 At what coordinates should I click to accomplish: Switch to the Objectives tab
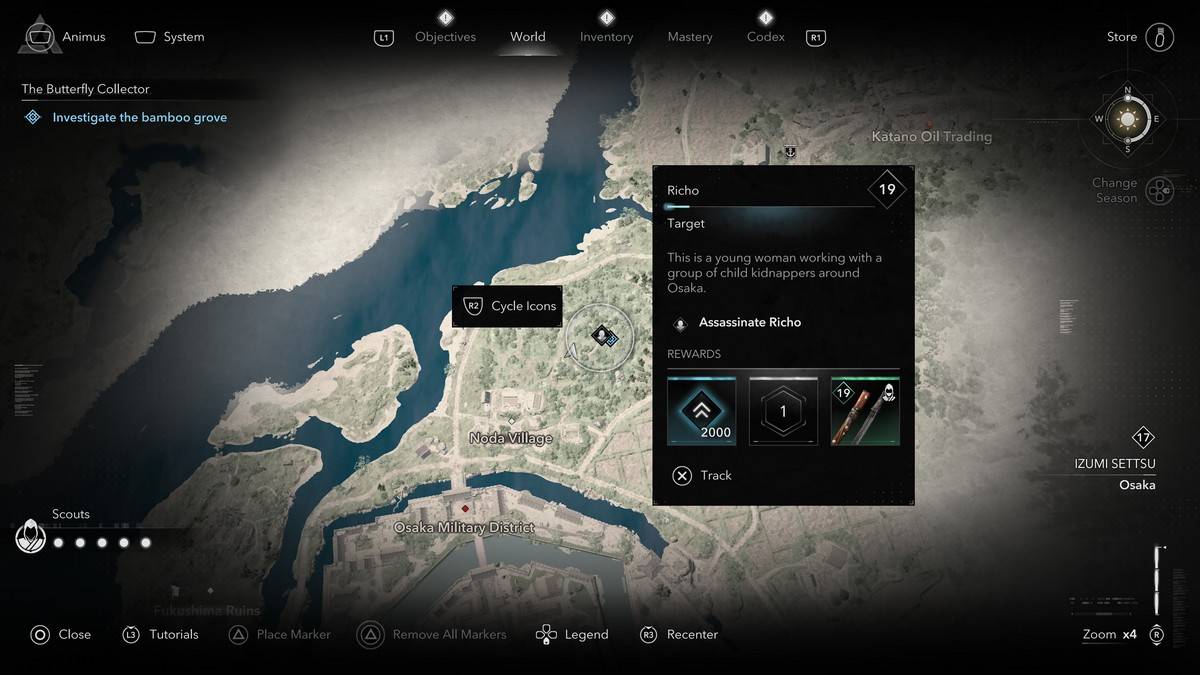pyautogui.click(x=445, y=37)
